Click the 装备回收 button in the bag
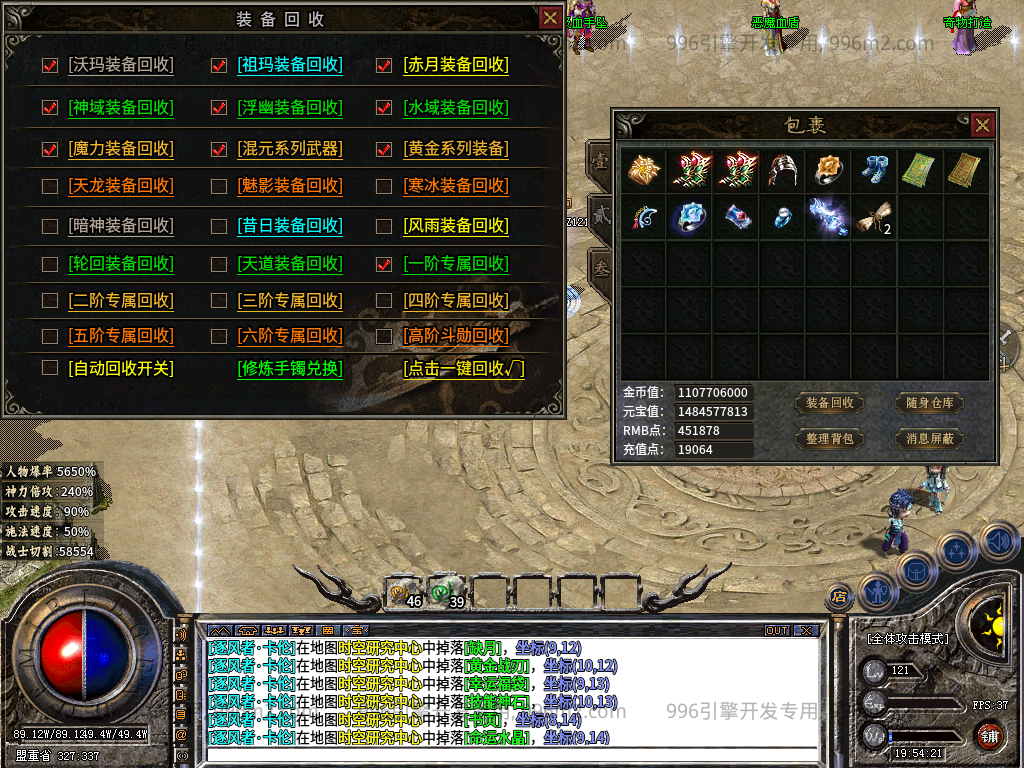Viewport: 1024px width, 768px height. pyautogui.click(x=829, y=403)
